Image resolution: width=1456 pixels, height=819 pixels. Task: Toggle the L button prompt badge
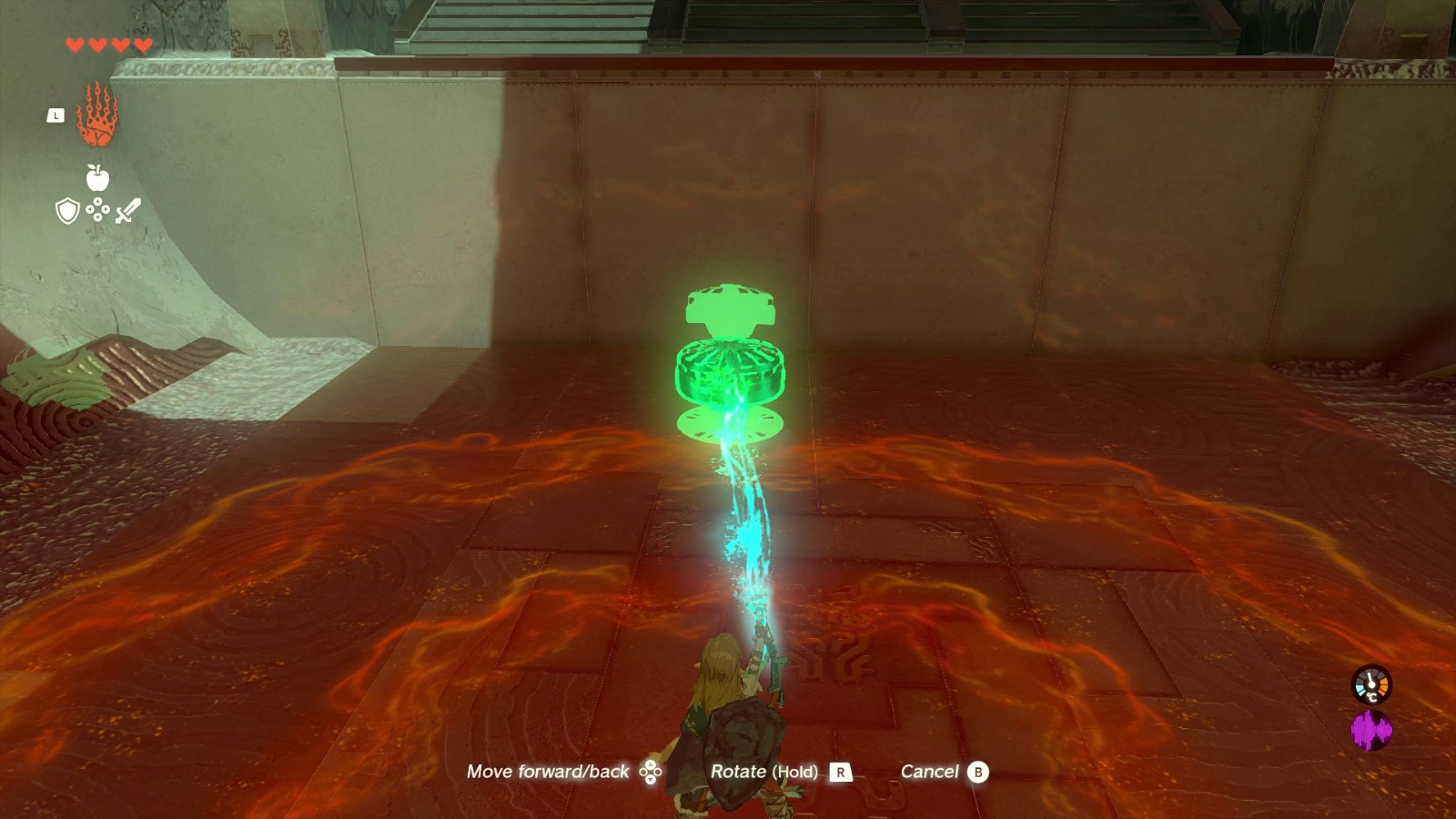54,116
